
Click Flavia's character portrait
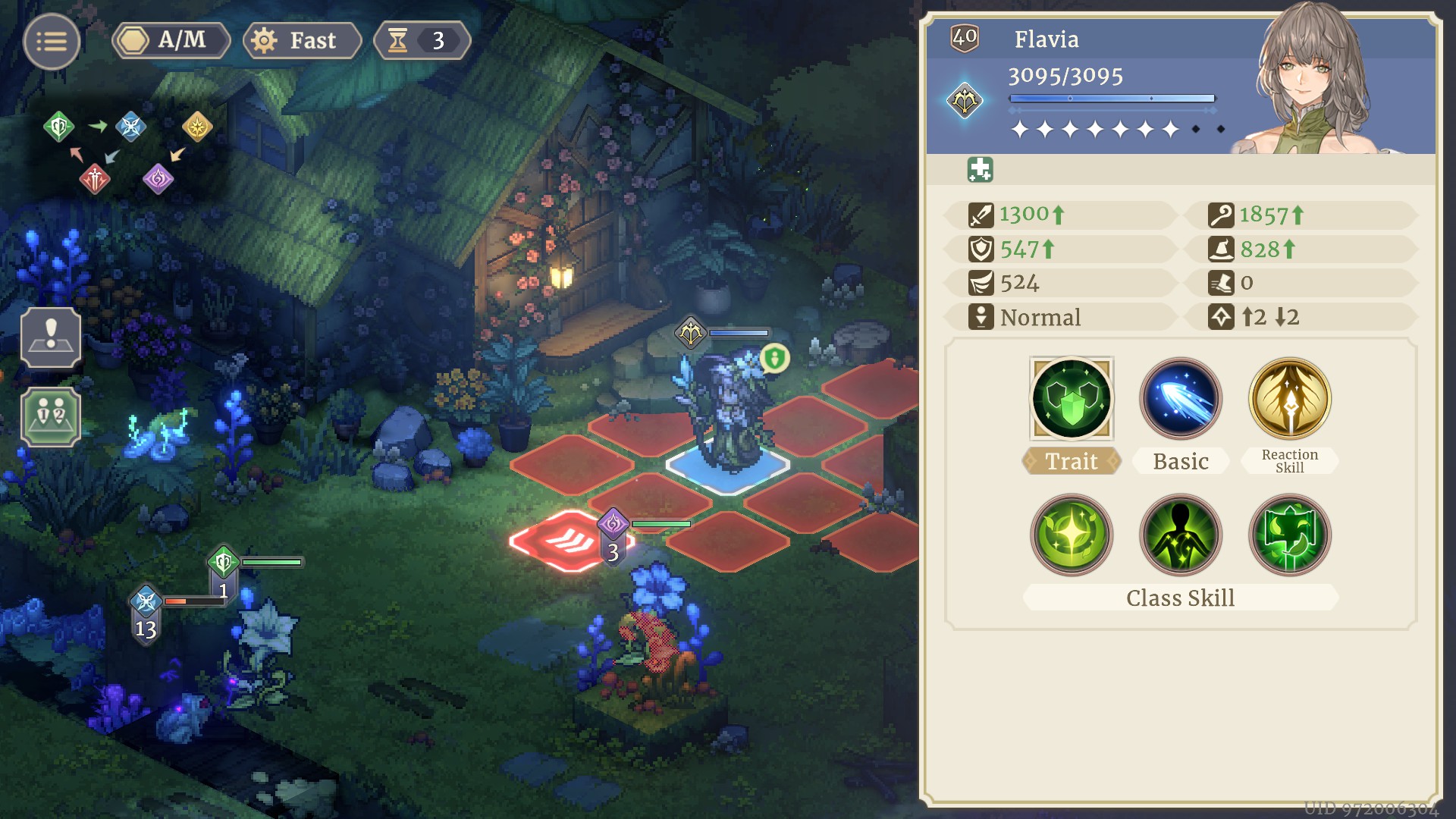(1313, 80)
